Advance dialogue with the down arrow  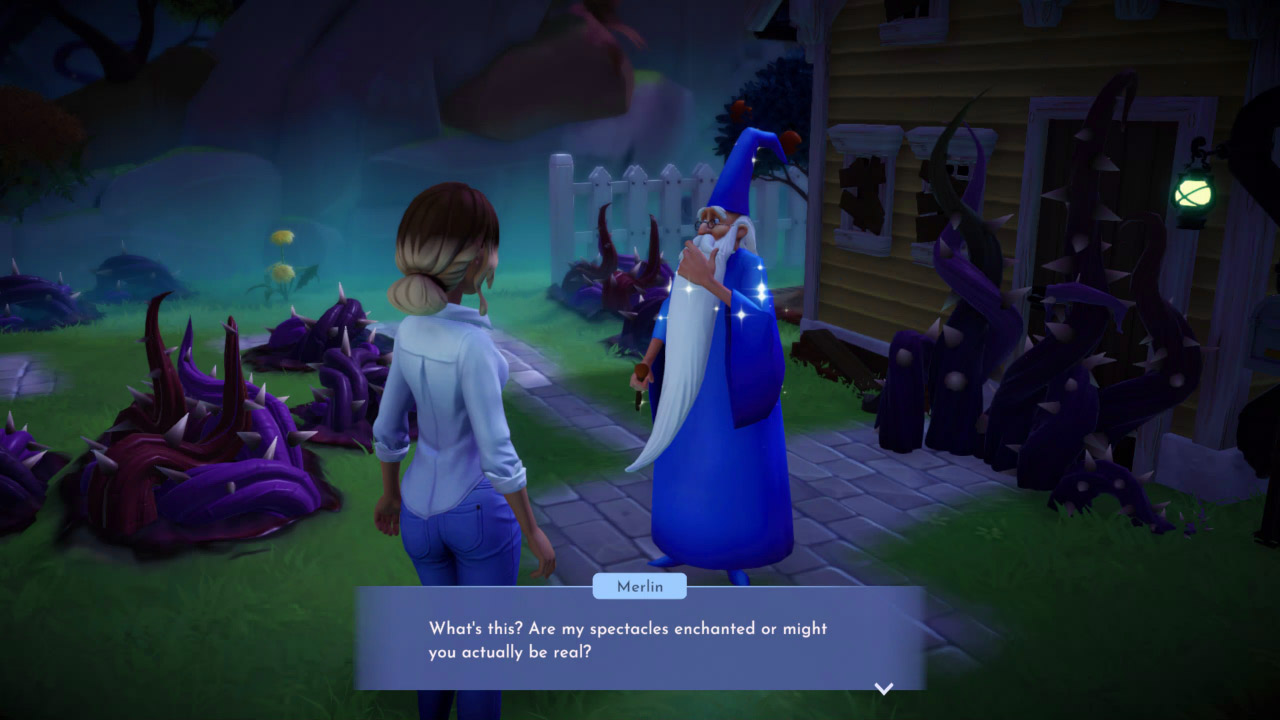883,688
